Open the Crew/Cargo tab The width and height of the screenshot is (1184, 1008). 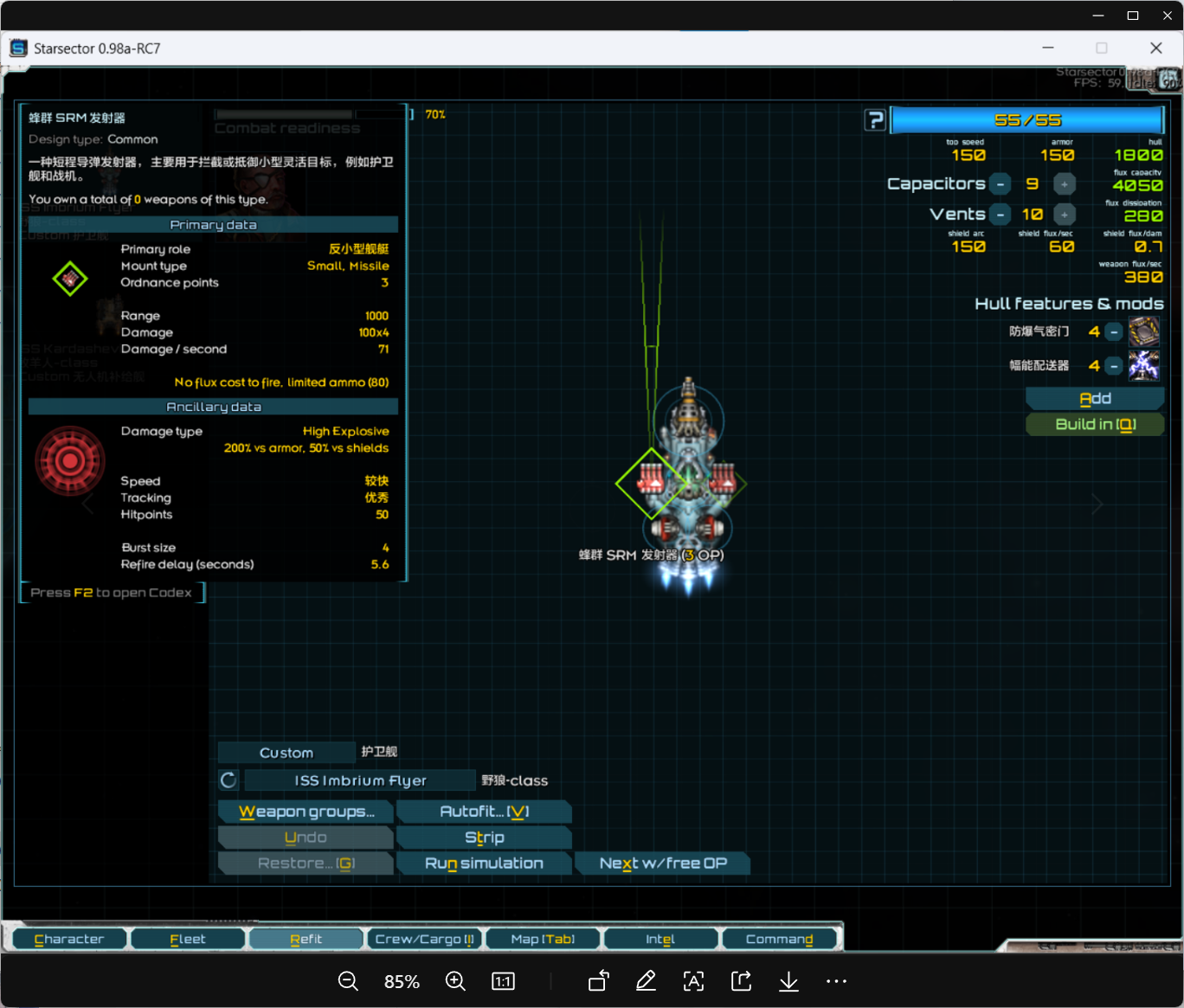click(x=424, y=940)
